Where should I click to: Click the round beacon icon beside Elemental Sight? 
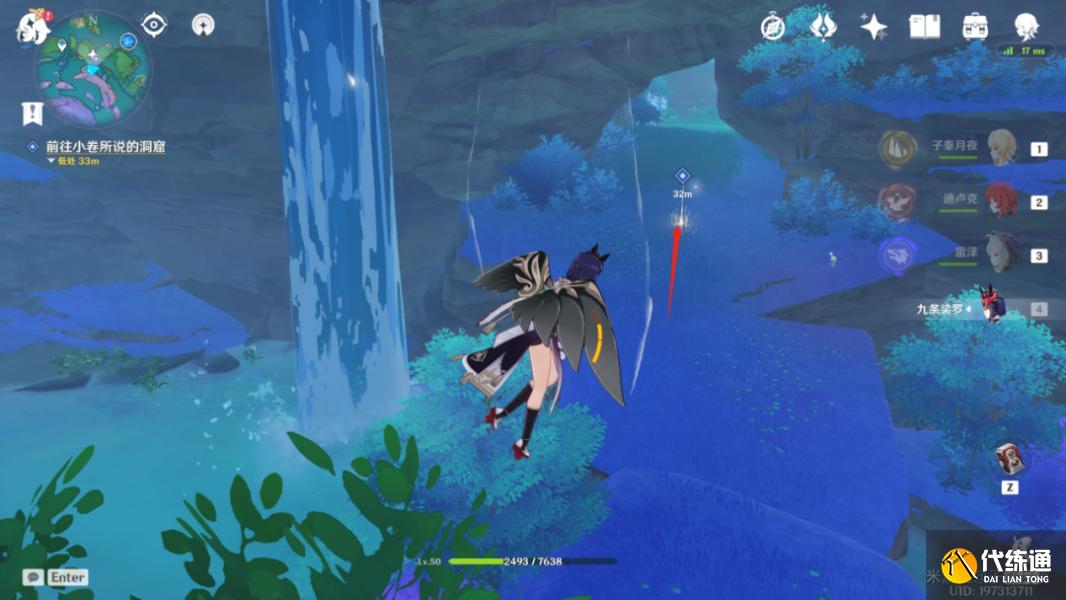point(203,24)
